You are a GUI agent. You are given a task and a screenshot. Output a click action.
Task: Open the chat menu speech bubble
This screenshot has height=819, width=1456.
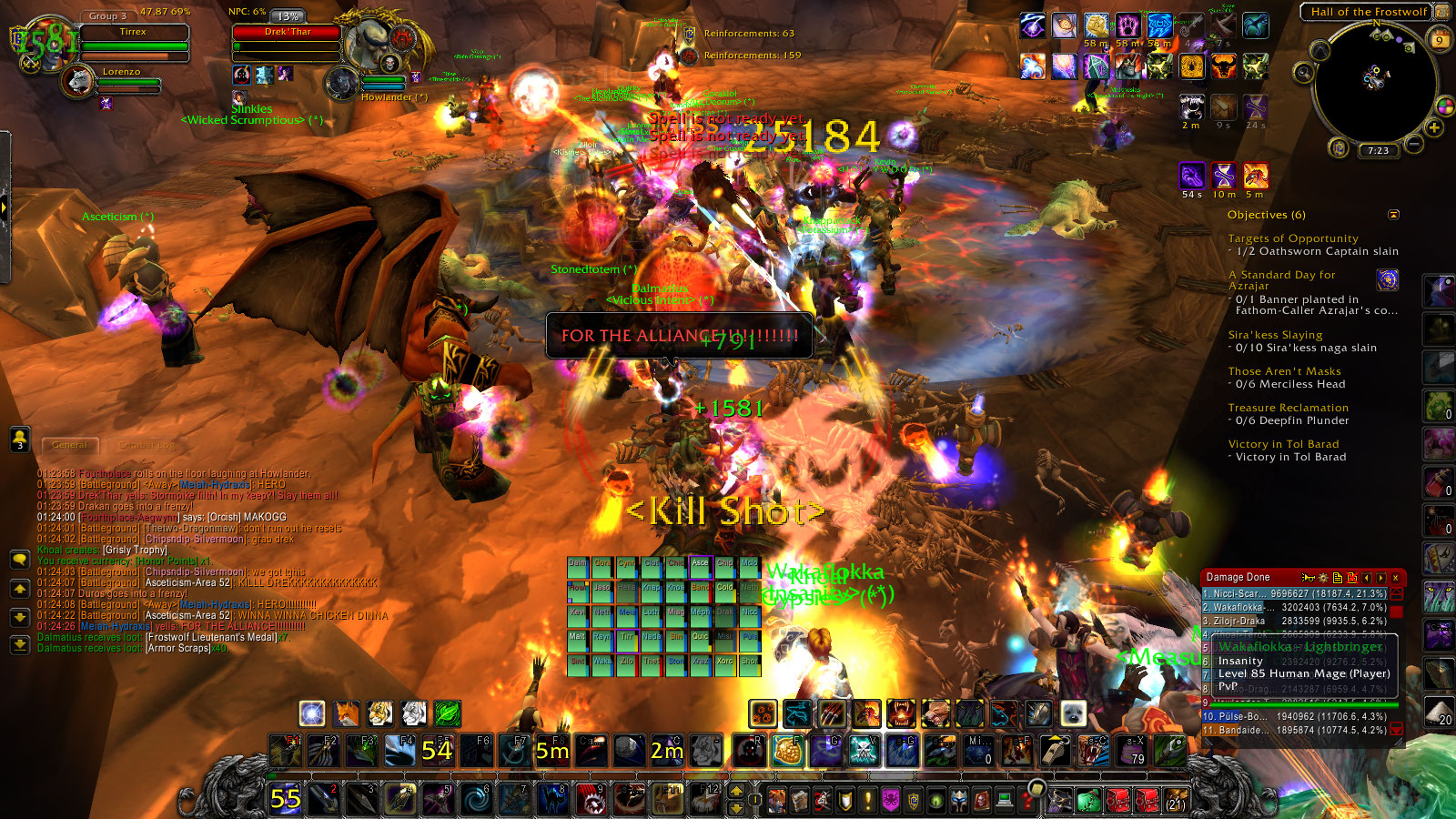coord(19,559)
